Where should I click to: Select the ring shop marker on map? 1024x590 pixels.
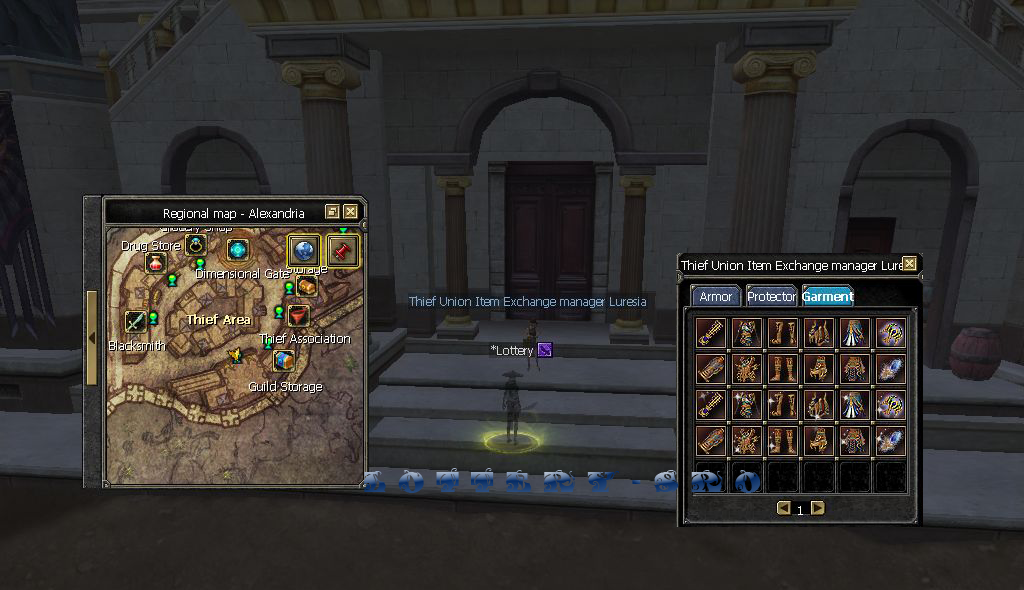(196, 245)
